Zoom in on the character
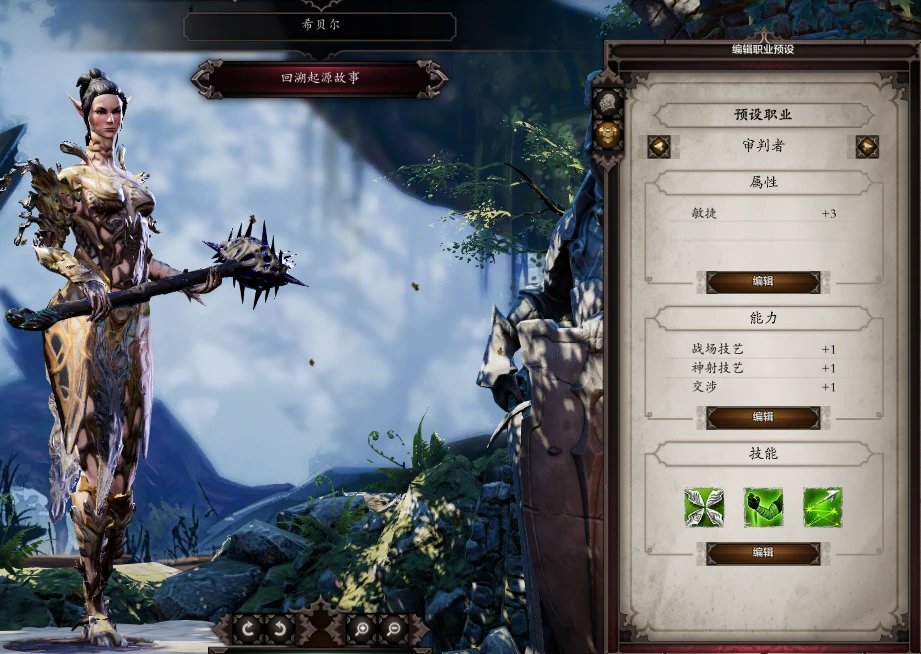Screen dimensions: 921x654 pos(360,629)
